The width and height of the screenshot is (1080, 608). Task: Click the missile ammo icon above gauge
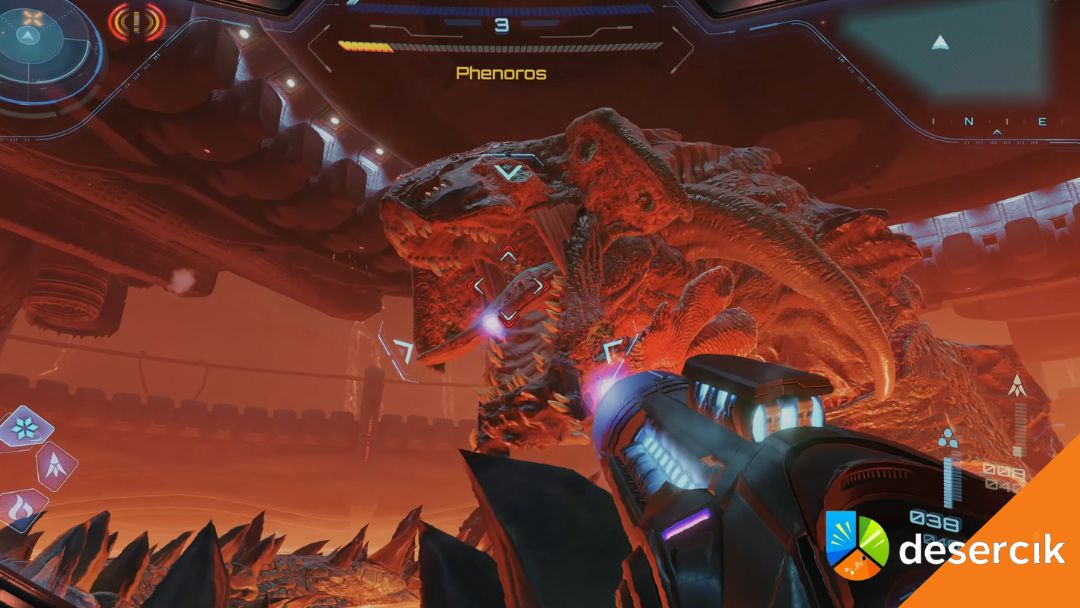(x=1018, y=385)
